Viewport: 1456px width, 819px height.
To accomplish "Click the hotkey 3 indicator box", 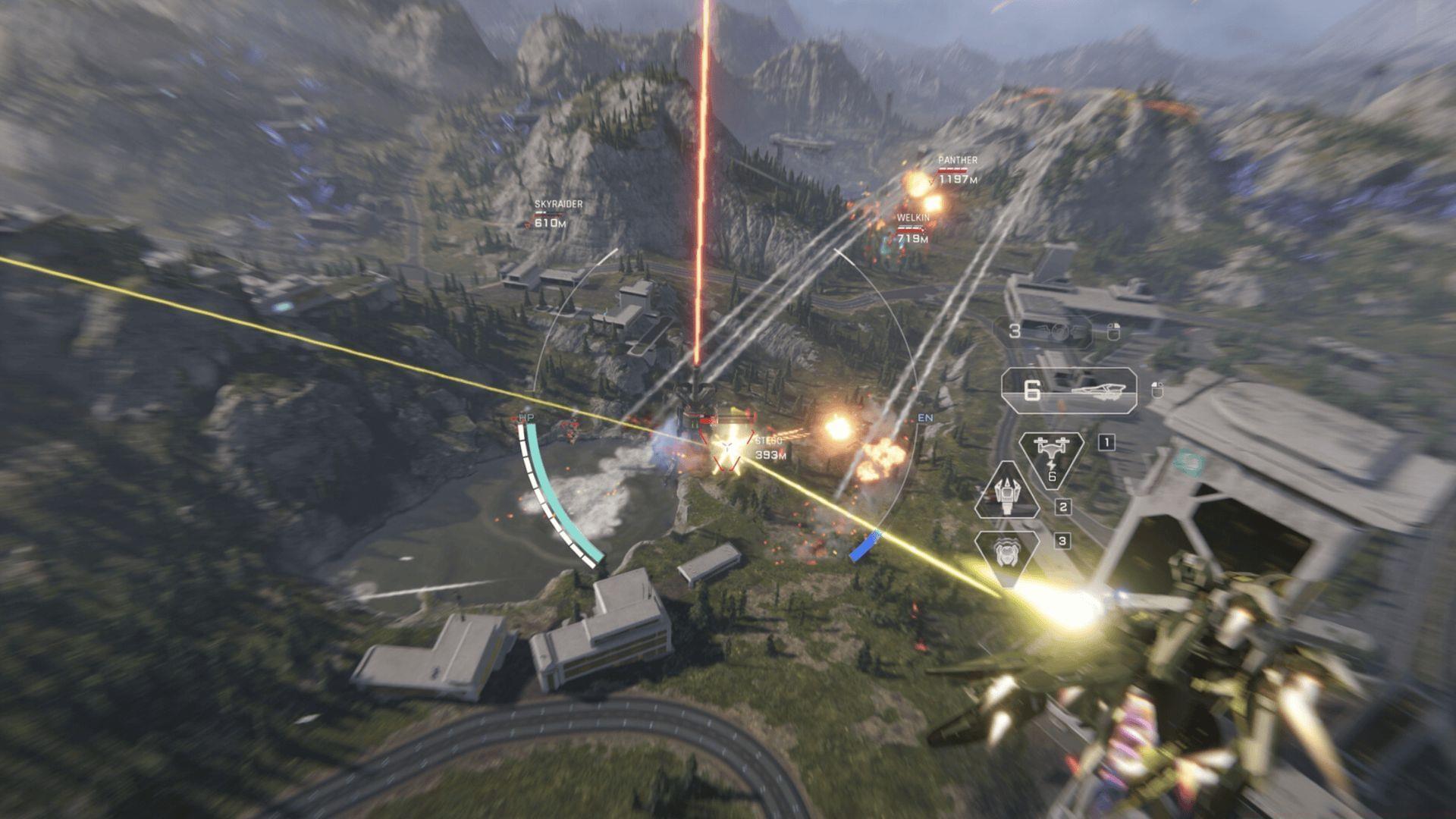I will (x=1062, y=539).
